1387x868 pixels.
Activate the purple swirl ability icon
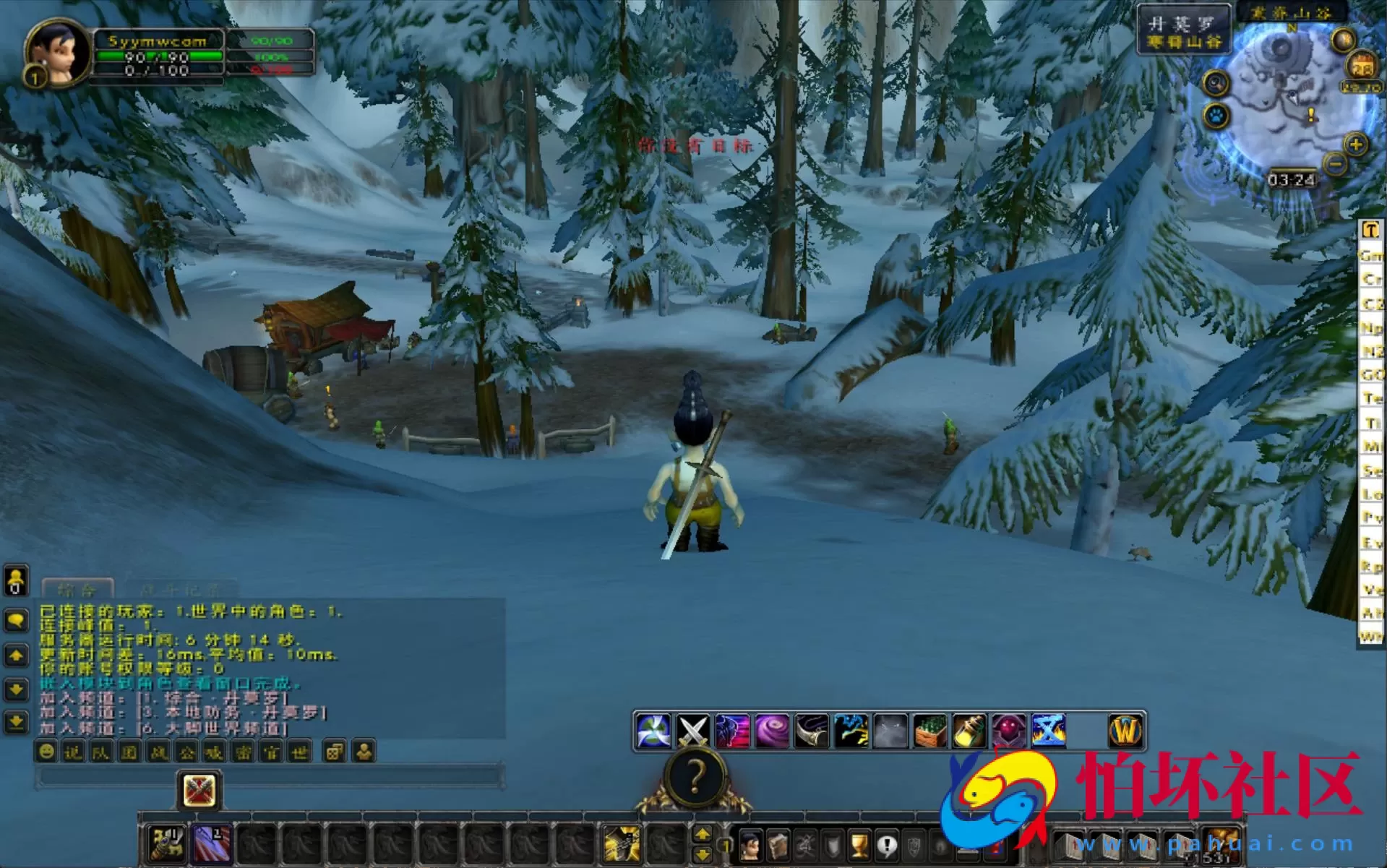pyautogui.click(x=772, y=731)
